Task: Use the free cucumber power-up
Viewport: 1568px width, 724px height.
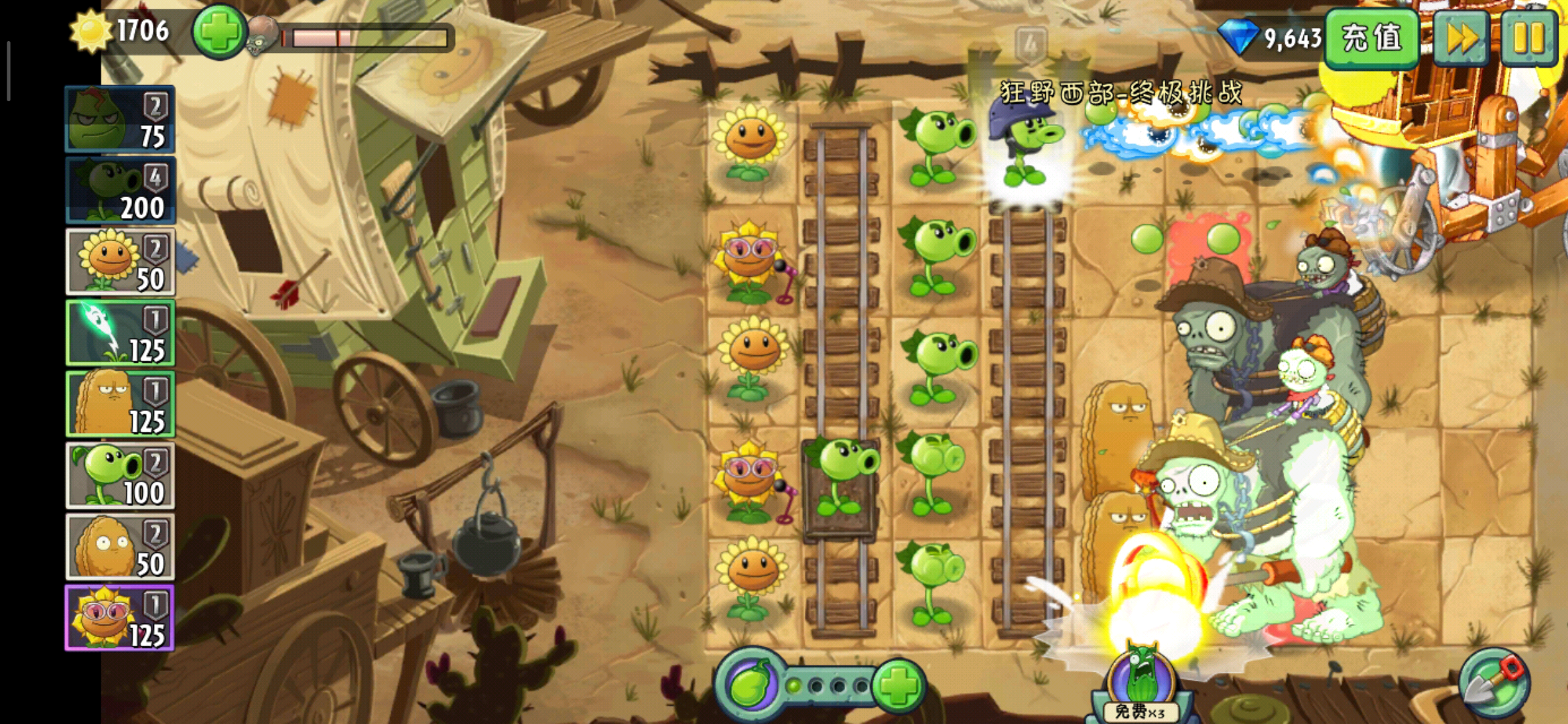Action: [1140, 684]
